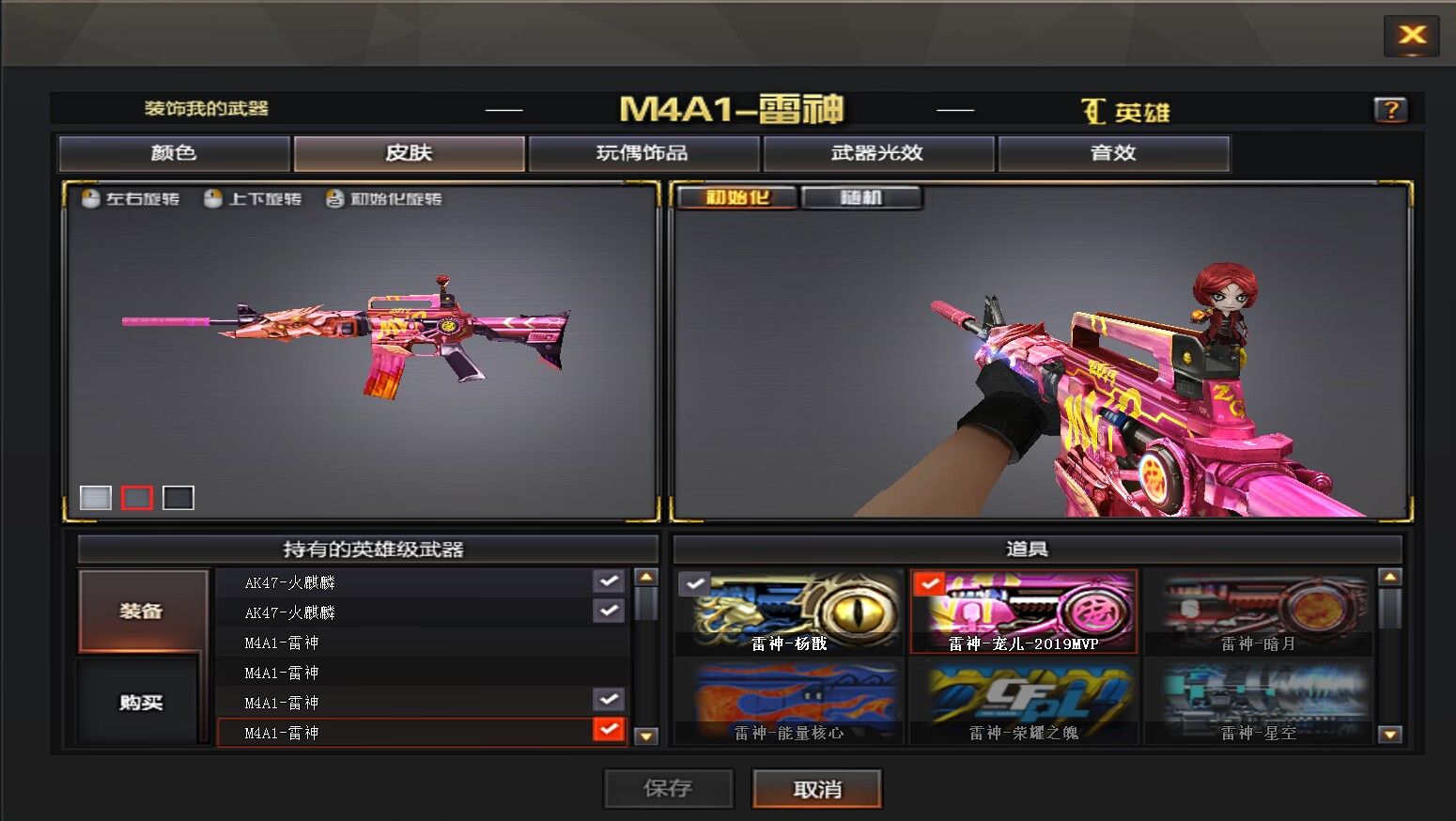Switch to the 颜色 tab
The width and height of the screenshot is (1456, 821).
coord(174,153)
